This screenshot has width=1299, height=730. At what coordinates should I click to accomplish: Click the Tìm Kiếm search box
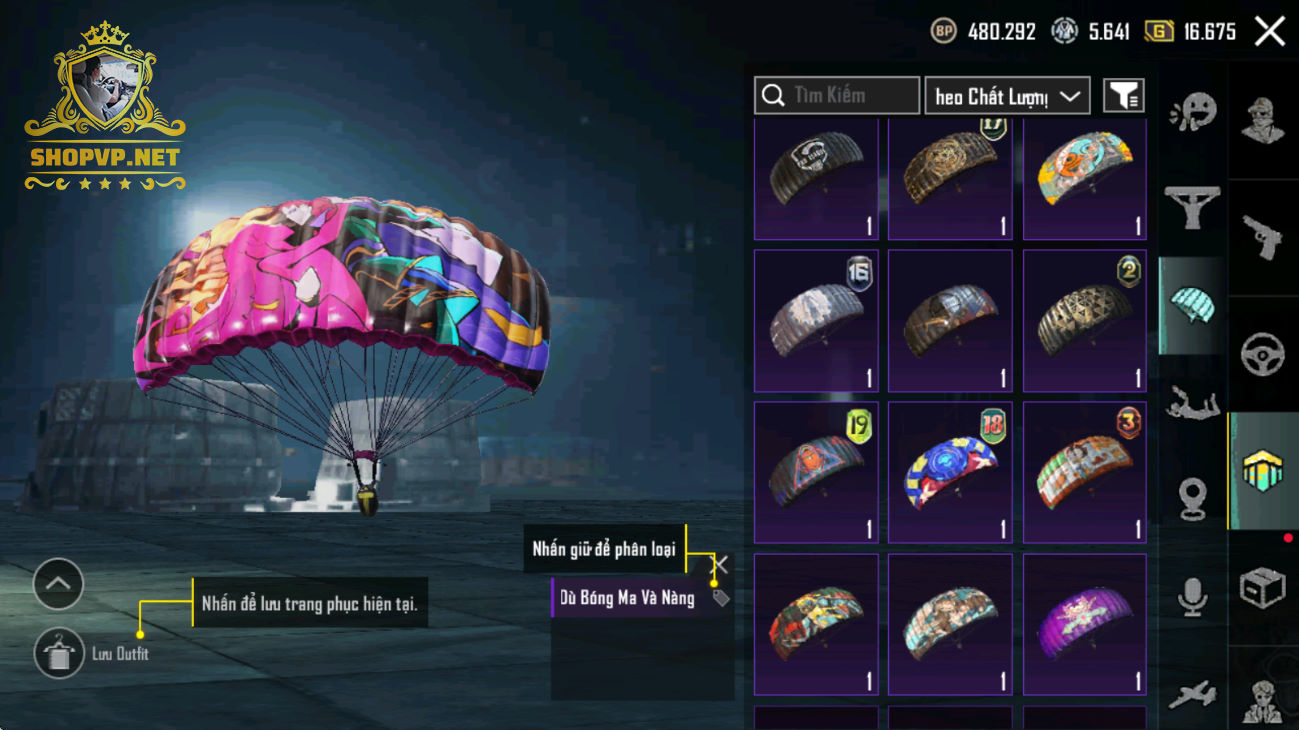click(837, 96)
